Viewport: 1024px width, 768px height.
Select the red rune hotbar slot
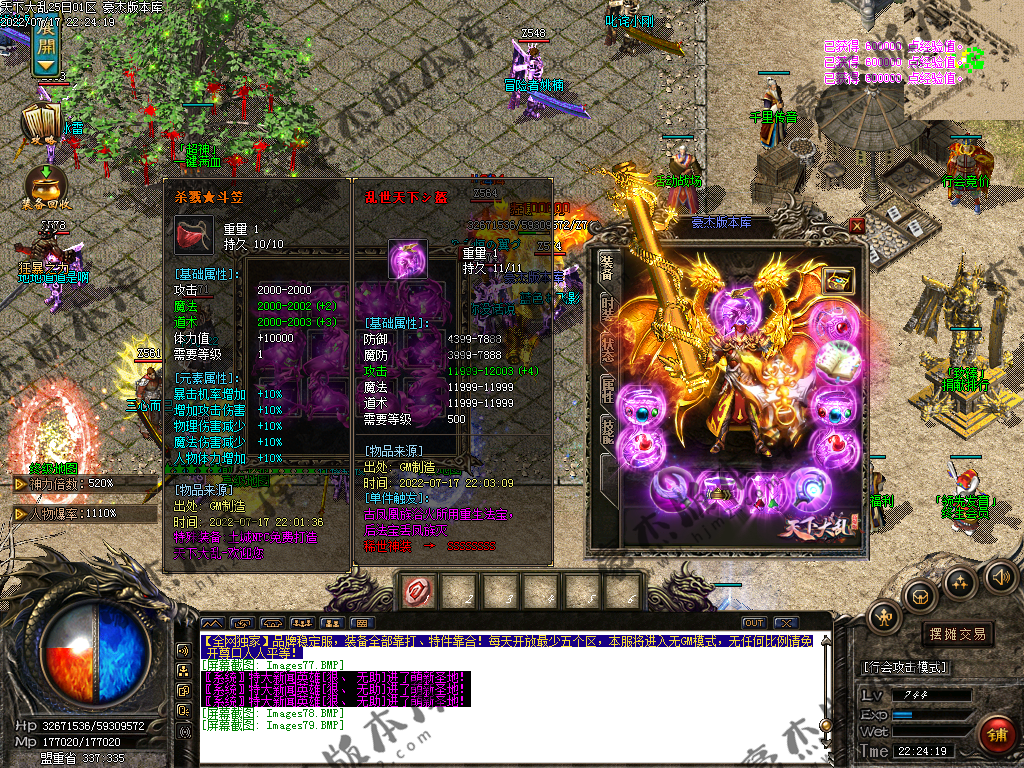click(x=417, y=591)
